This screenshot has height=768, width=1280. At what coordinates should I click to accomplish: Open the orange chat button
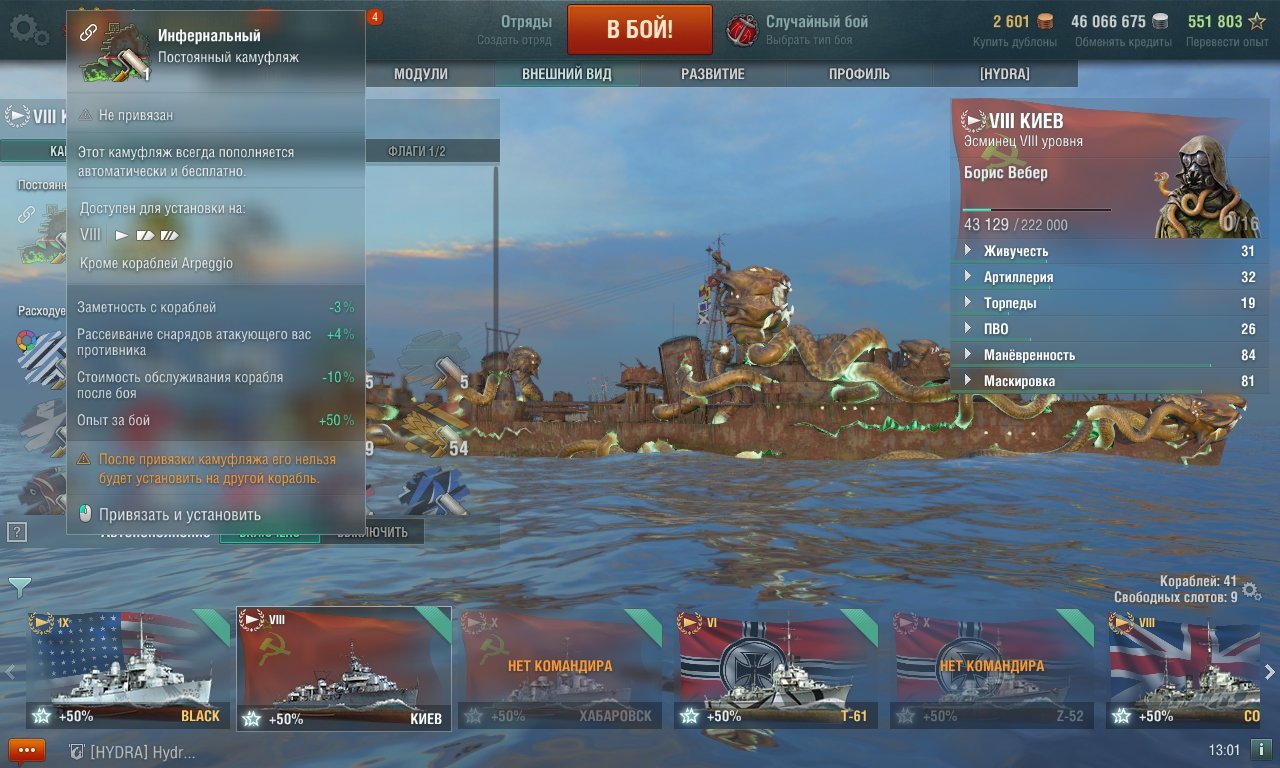tap(27, 750)
